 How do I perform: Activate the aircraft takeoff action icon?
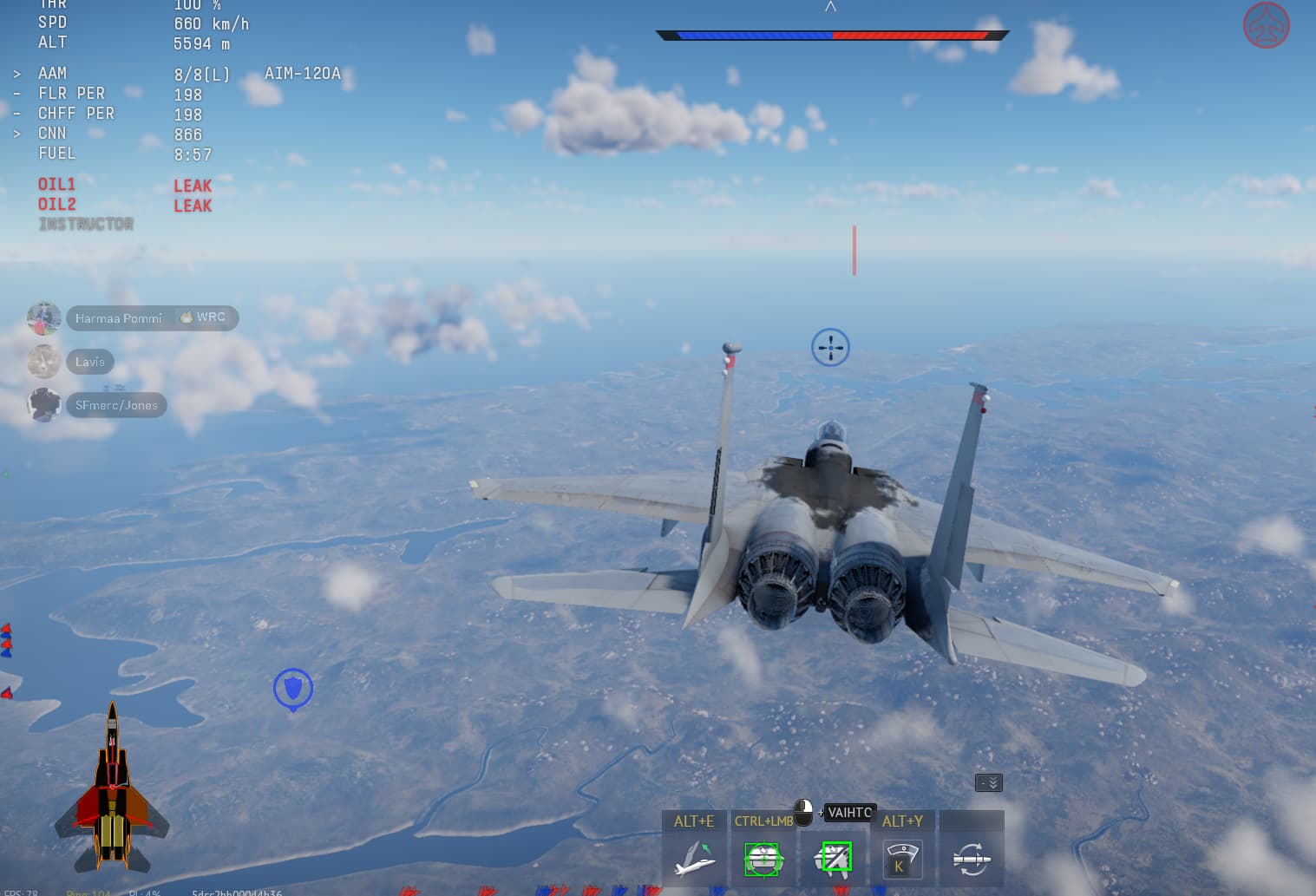pyautogui.click(x=694, y=859)
